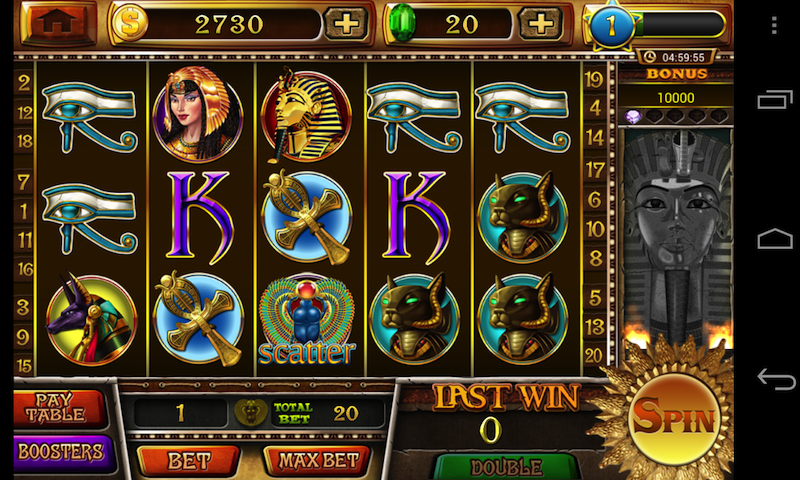Screen dimensions: 800x480
Task: Click the blue level star badge
Action: click(609, 26)
